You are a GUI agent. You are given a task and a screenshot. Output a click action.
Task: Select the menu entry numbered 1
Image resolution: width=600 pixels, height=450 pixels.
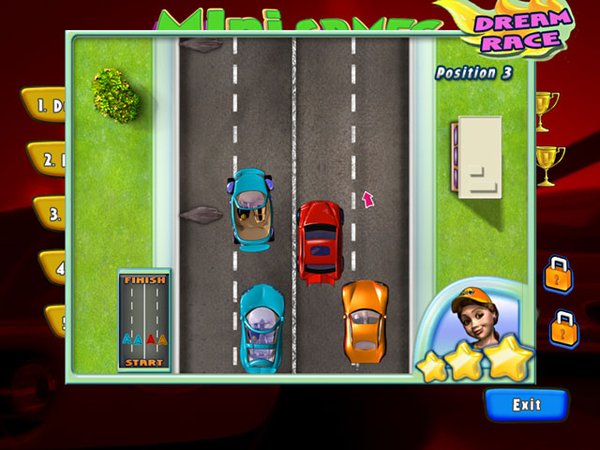tap(44, 104)
